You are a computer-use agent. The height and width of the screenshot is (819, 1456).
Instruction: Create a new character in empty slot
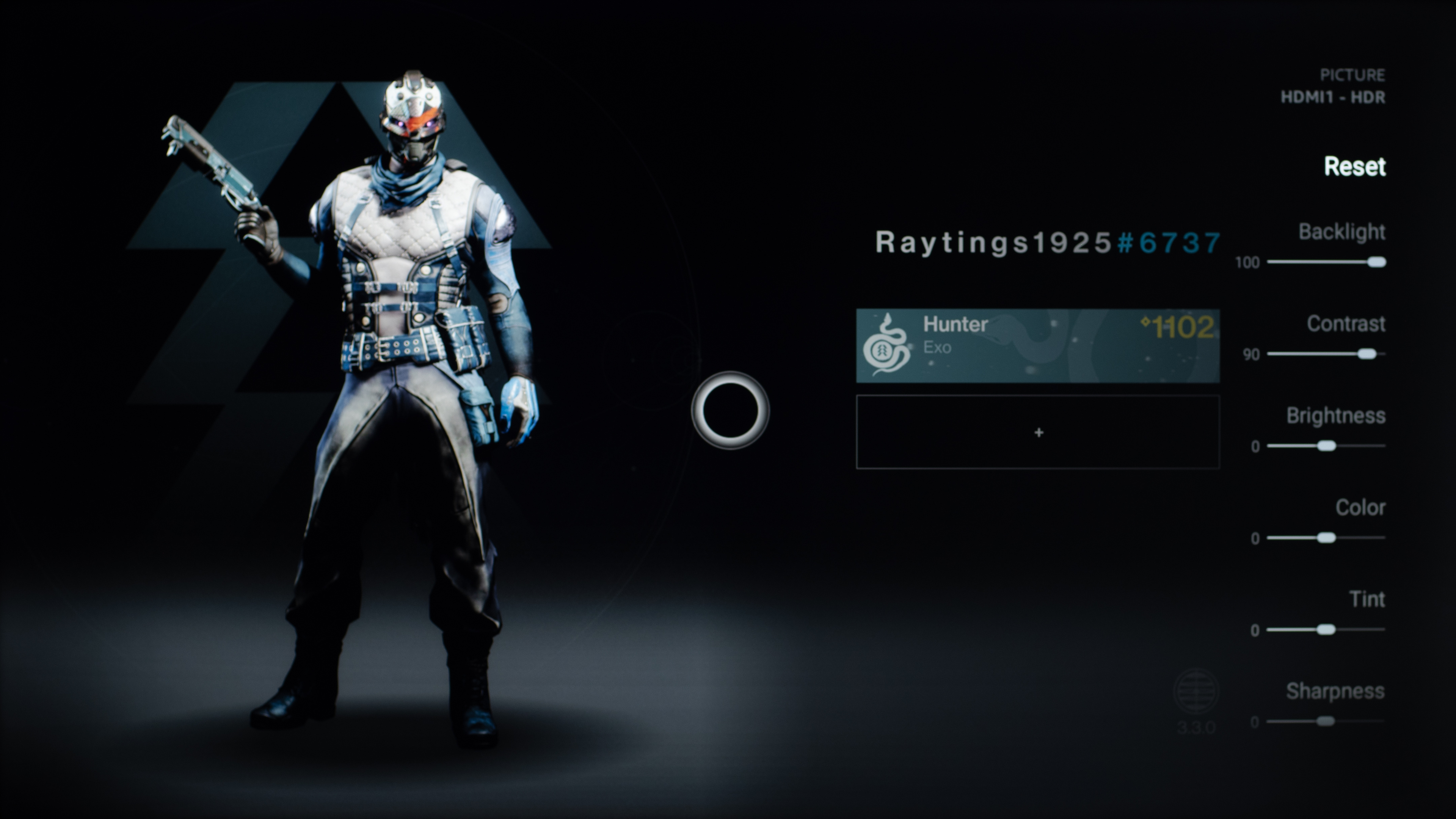pos(1037,432)
